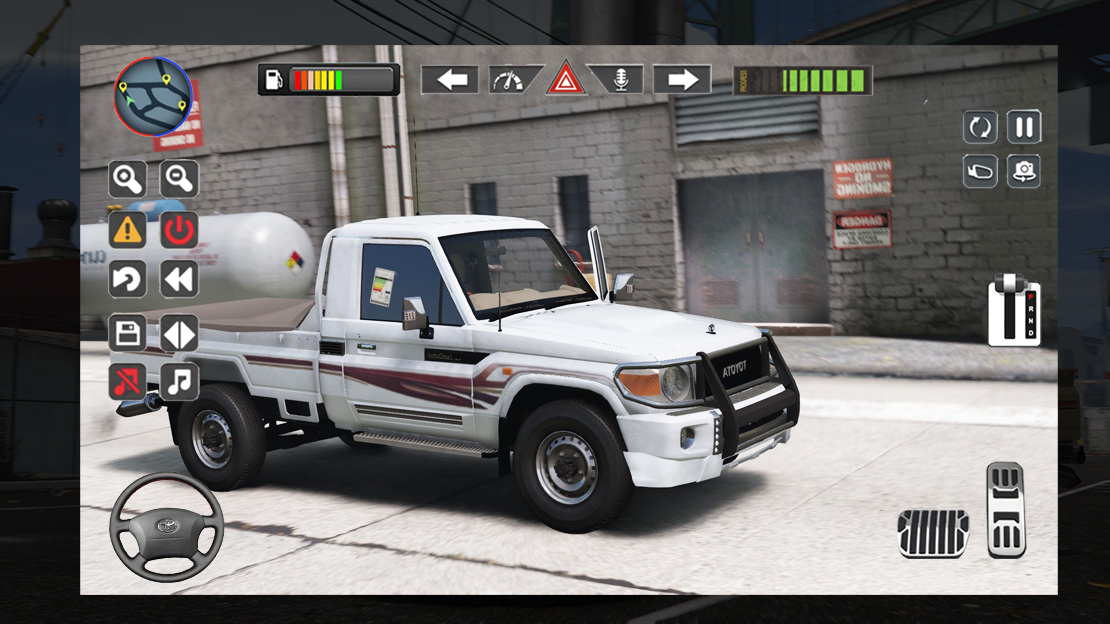This screenshot has height=624, width=1110.
Task: Tap the yellow warning triangle button
Action: (127, 230)
